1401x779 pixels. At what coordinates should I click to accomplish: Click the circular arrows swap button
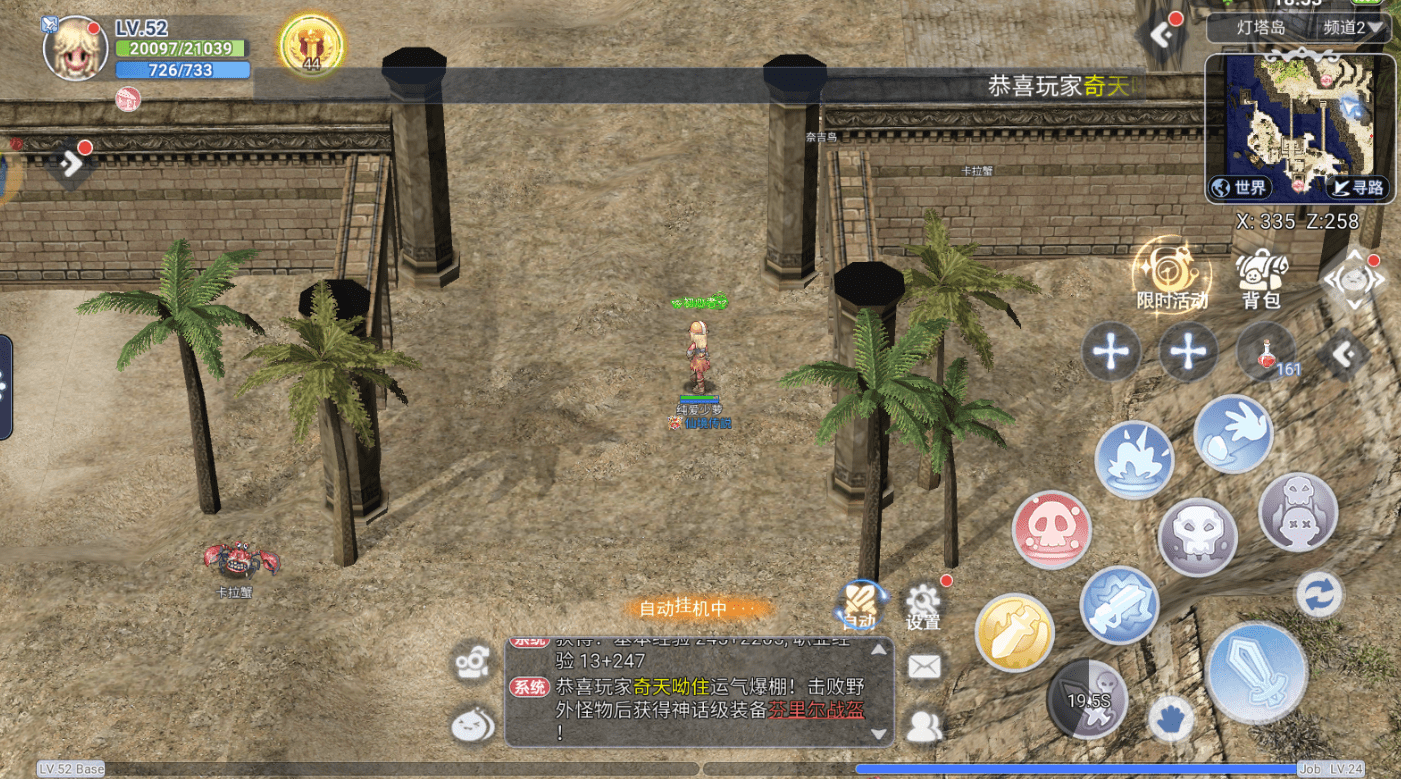(1319, 595)
